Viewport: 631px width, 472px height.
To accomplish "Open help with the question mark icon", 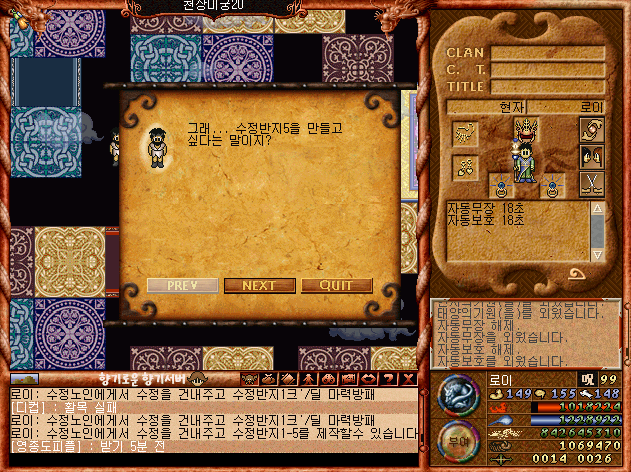I will tap(392, 378).
